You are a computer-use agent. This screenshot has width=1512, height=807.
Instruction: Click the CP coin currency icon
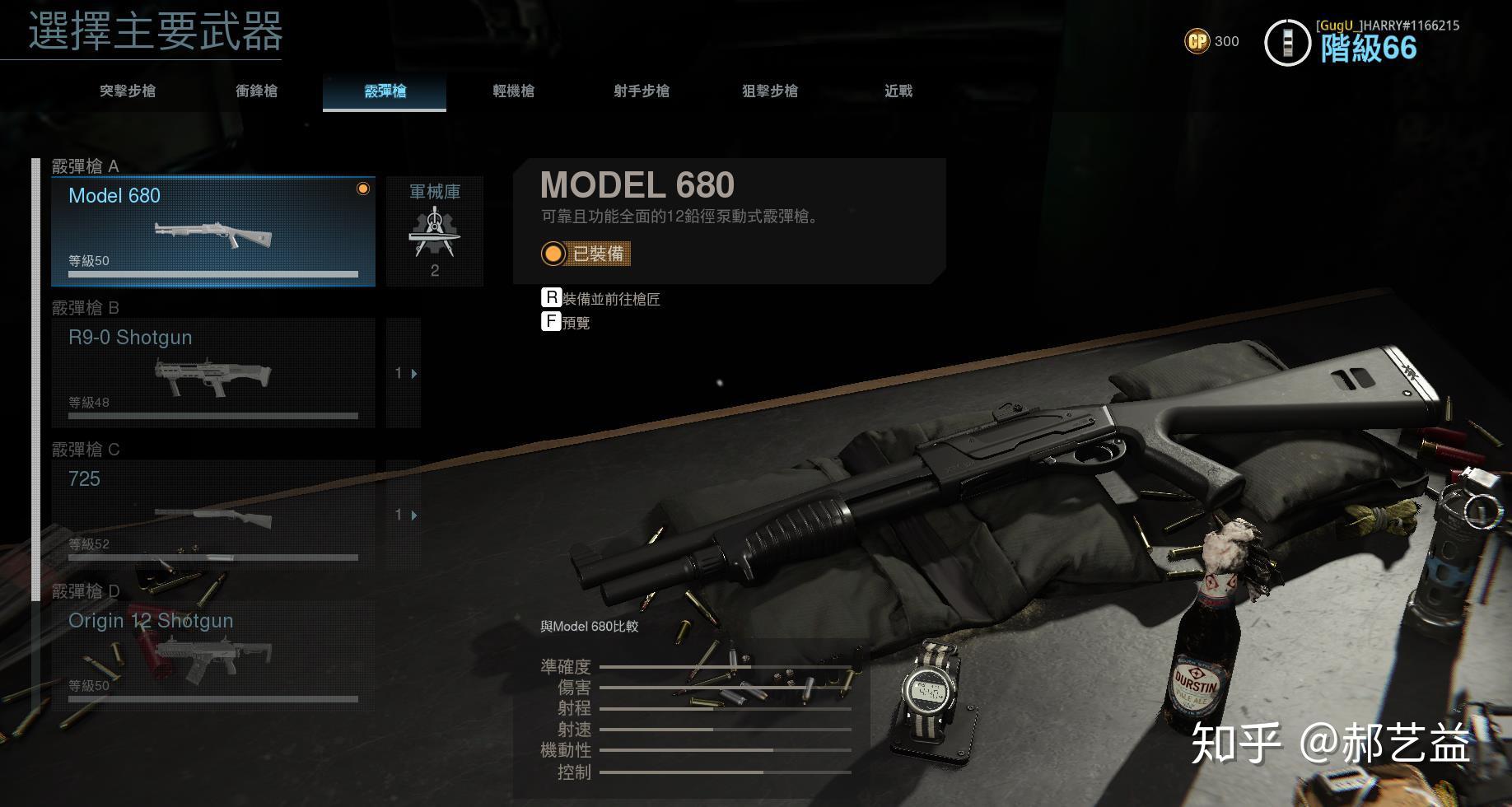point(1197,40)
